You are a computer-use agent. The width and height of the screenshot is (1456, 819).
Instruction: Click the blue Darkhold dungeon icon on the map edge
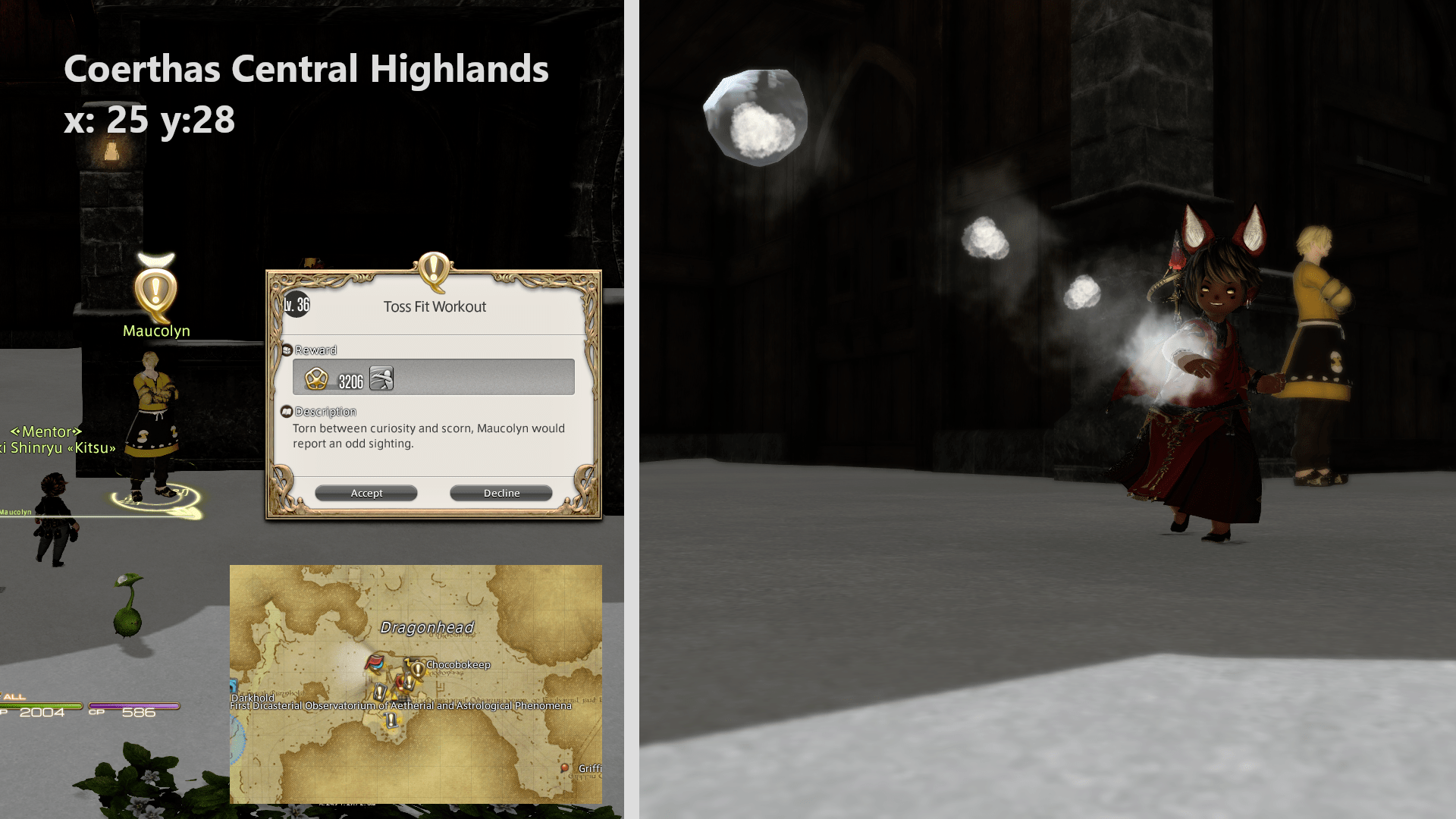click(x=233, y=685)
